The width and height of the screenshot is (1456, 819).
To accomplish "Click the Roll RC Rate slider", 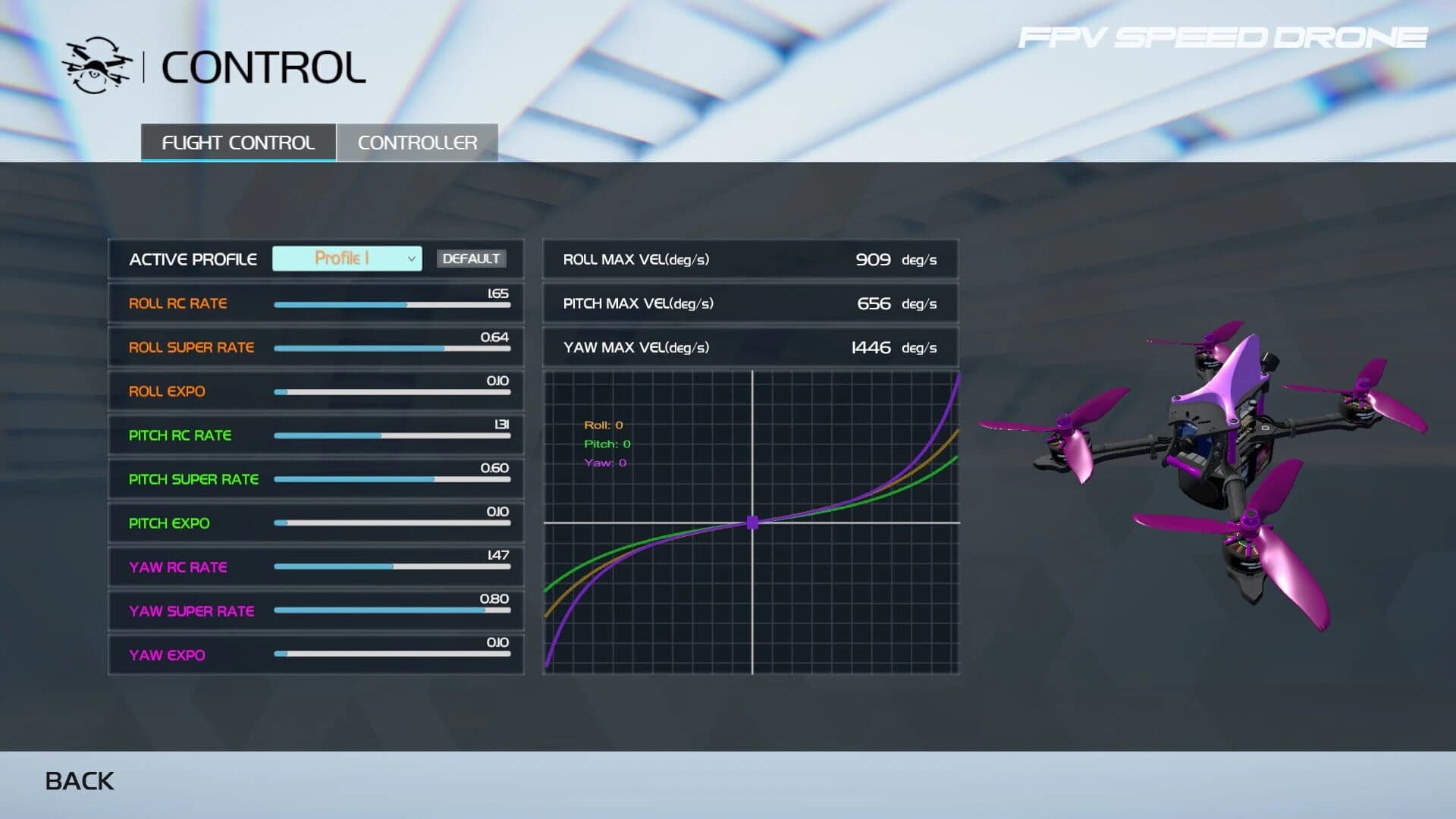I will point(392,305).
